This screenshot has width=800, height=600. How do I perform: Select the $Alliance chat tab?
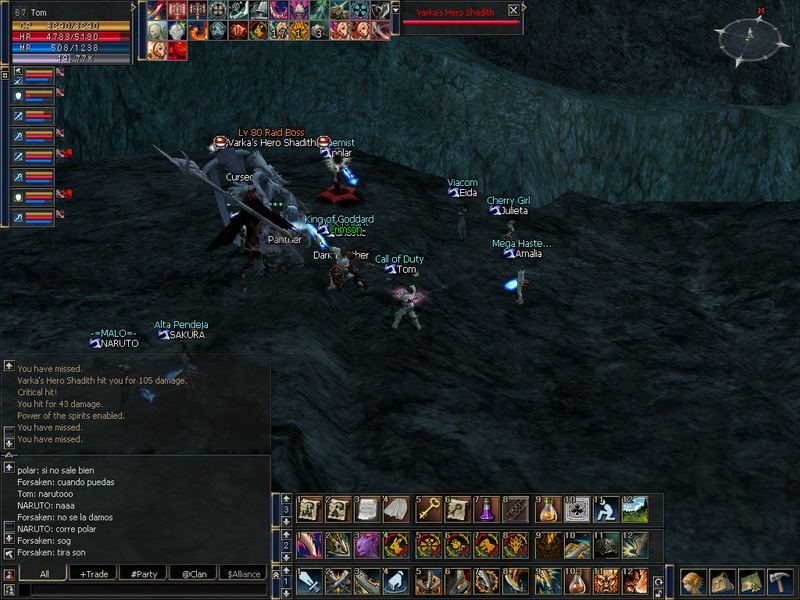[243, 573]
